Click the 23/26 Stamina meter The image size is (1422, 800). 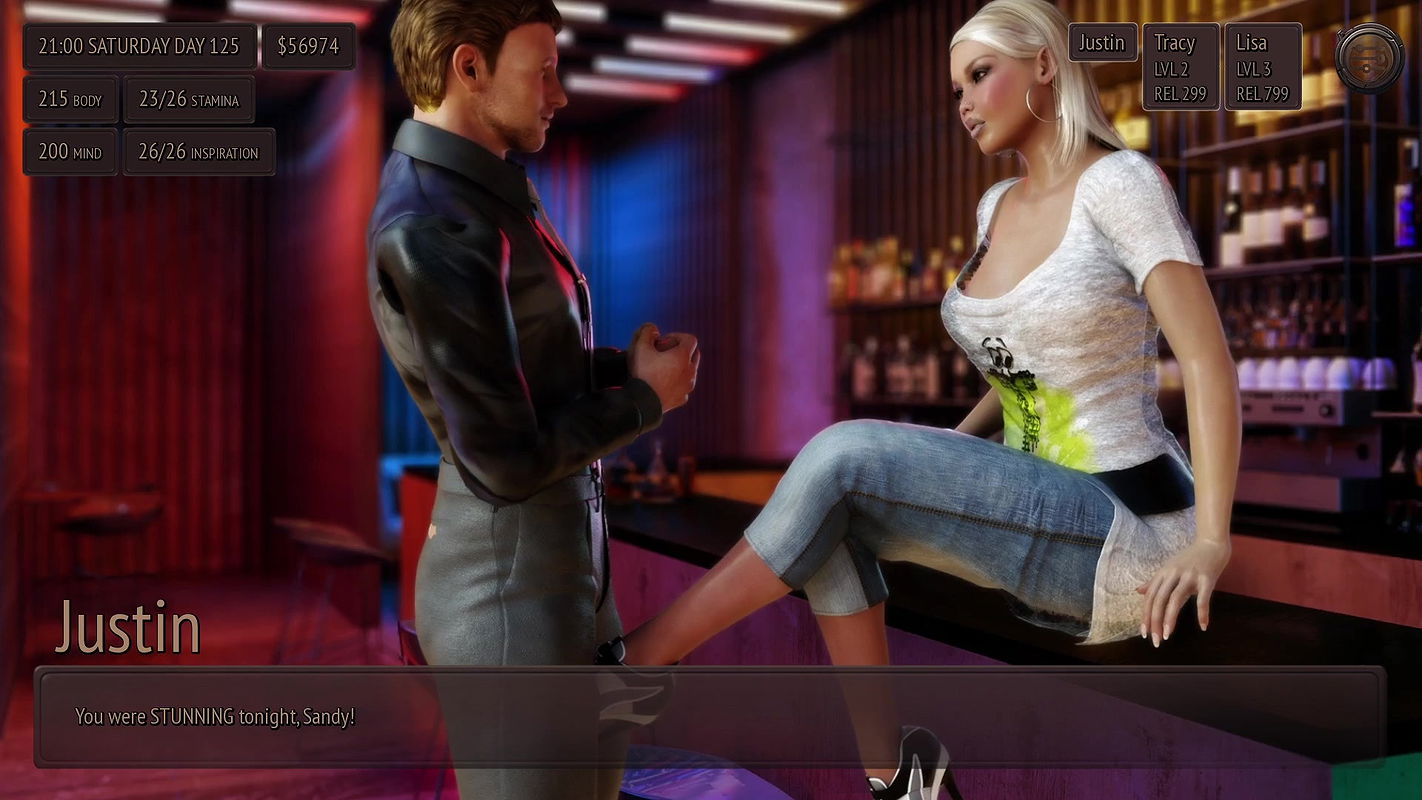(189, 99)
